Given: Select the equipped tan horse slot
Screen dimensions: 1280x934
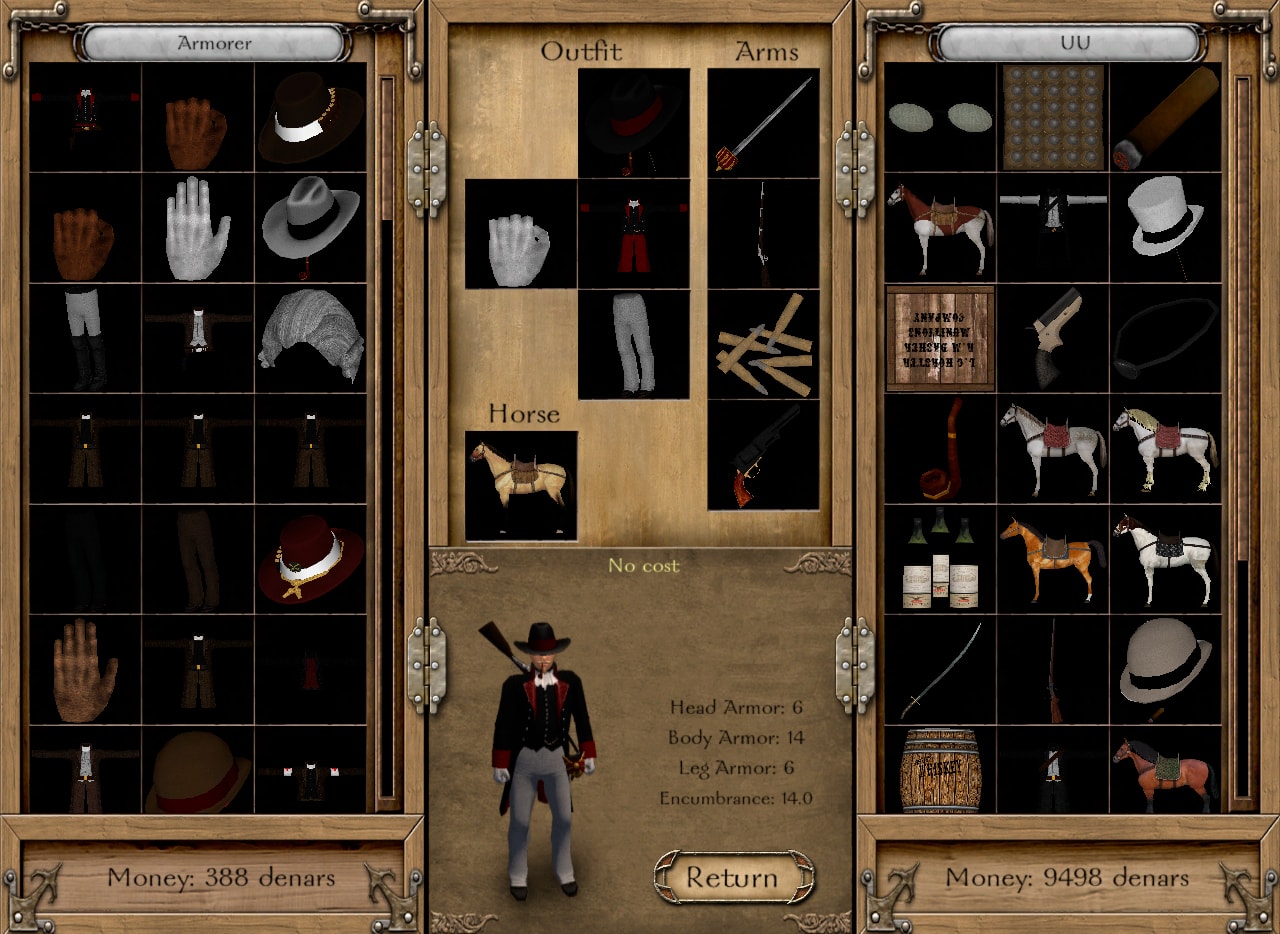Looking at the screenshot, I should tap(521, 486).
